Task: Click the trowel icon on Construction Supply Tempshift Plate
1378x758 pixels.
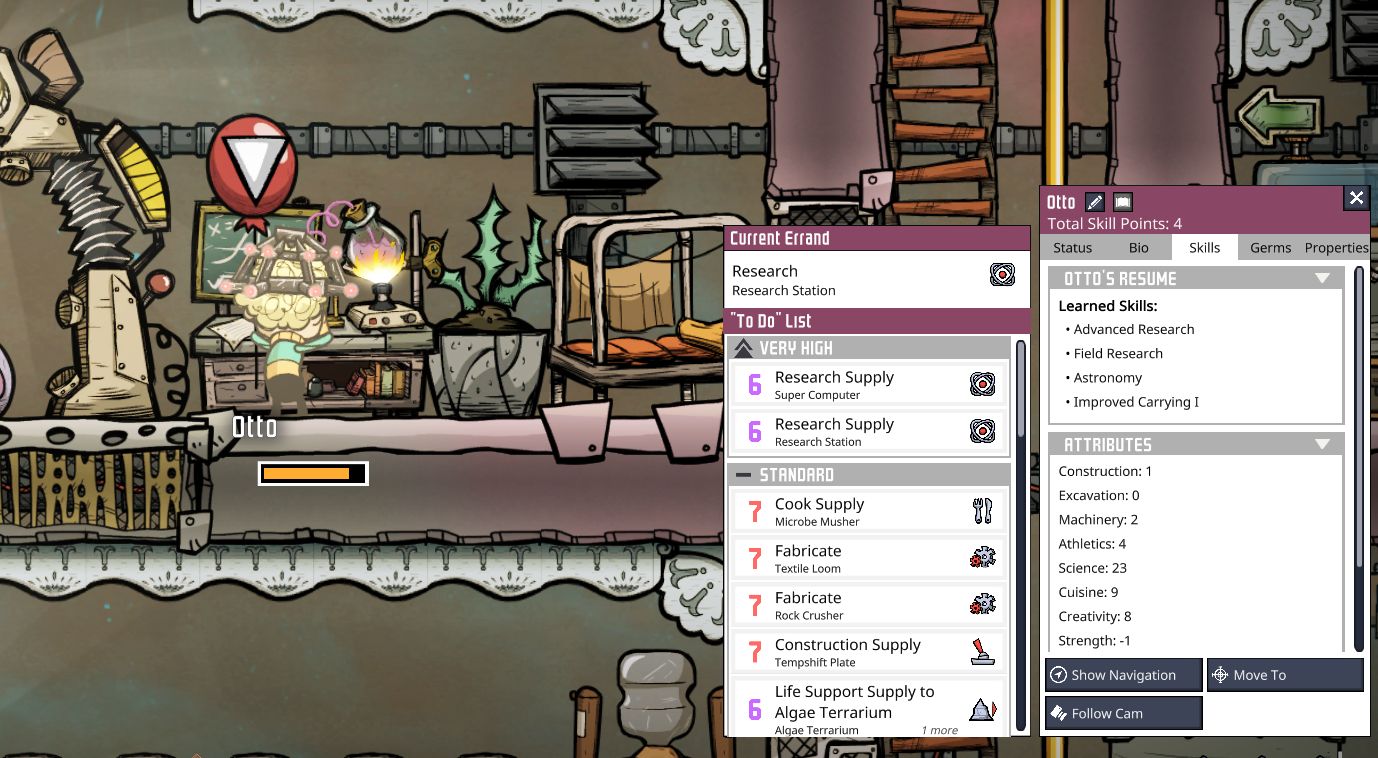Action: click(x=983, y=650)
